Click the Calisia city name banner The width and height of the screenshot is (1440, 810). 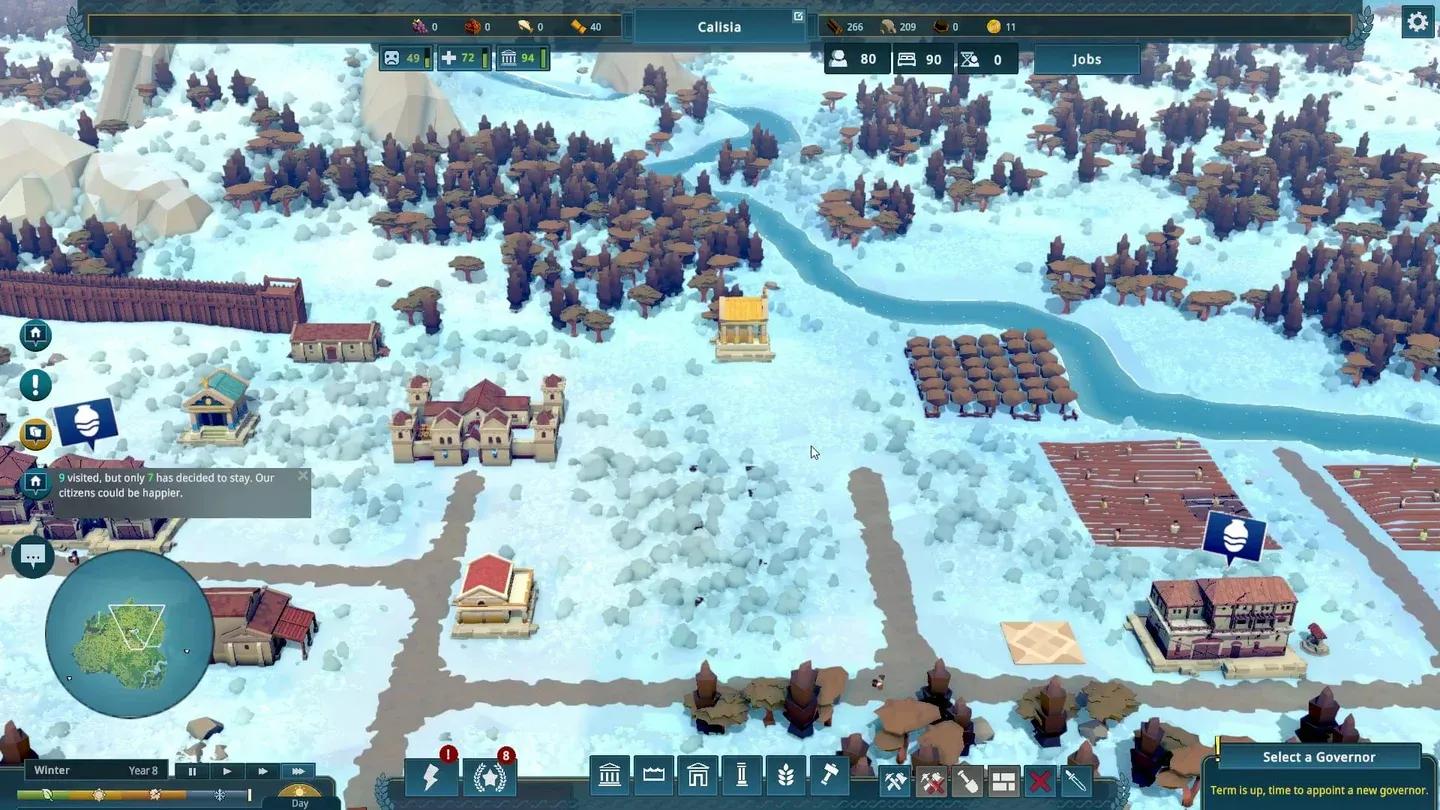coord(719,27)
